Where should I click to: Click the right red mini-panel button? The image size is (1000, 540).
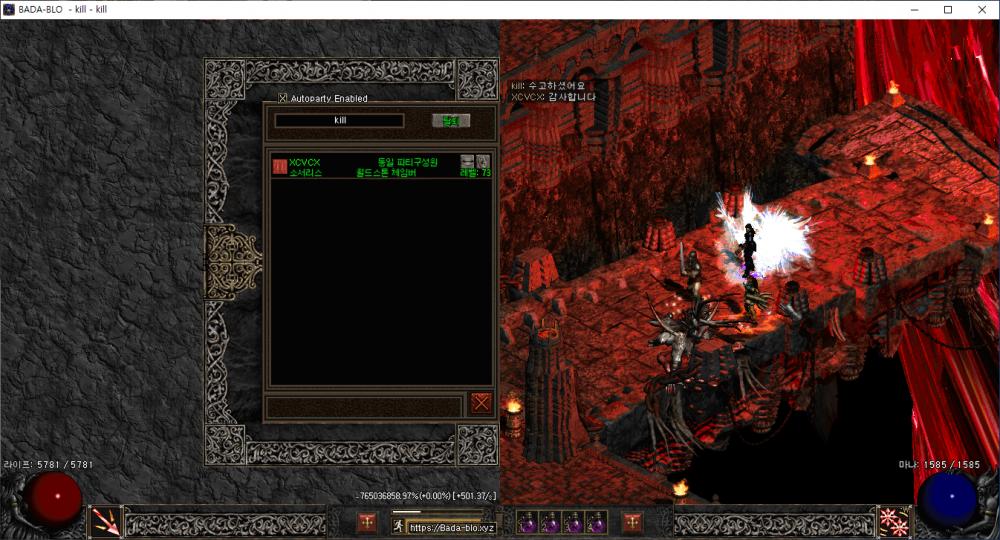pos(632,522)
